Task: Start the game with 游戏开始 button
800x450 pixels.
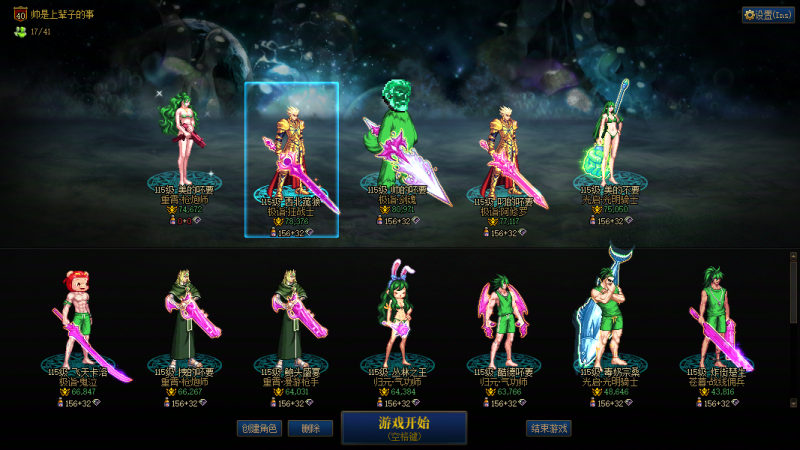Action: (404, 427)
